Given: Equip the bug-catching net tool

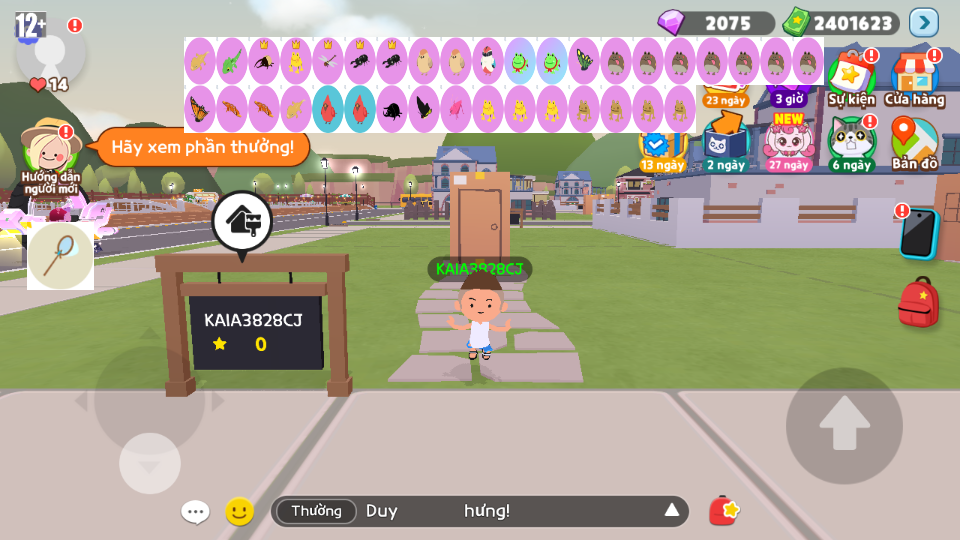Looking at the screenshot, I should 60,256.
